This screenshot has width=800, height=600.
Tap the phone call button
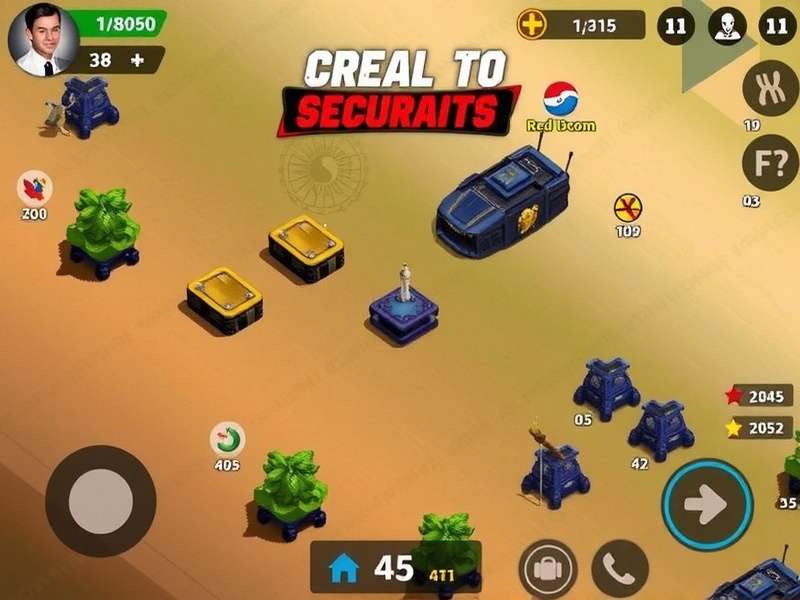click(x=620, y=569)
